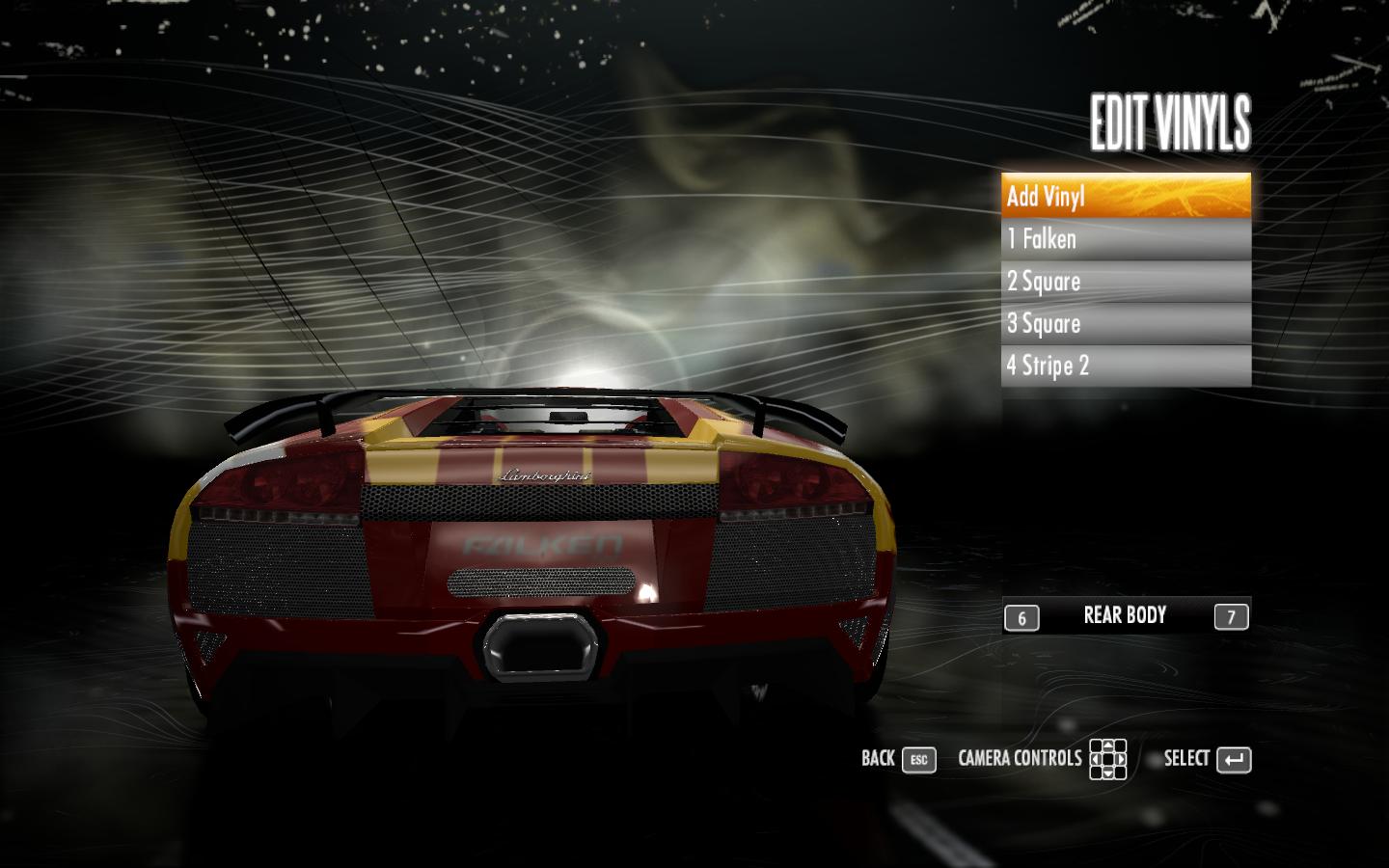Edit the 4 Stripe 2 vinyl layer
The image size is (1389, 868).
pos(1126,366)
